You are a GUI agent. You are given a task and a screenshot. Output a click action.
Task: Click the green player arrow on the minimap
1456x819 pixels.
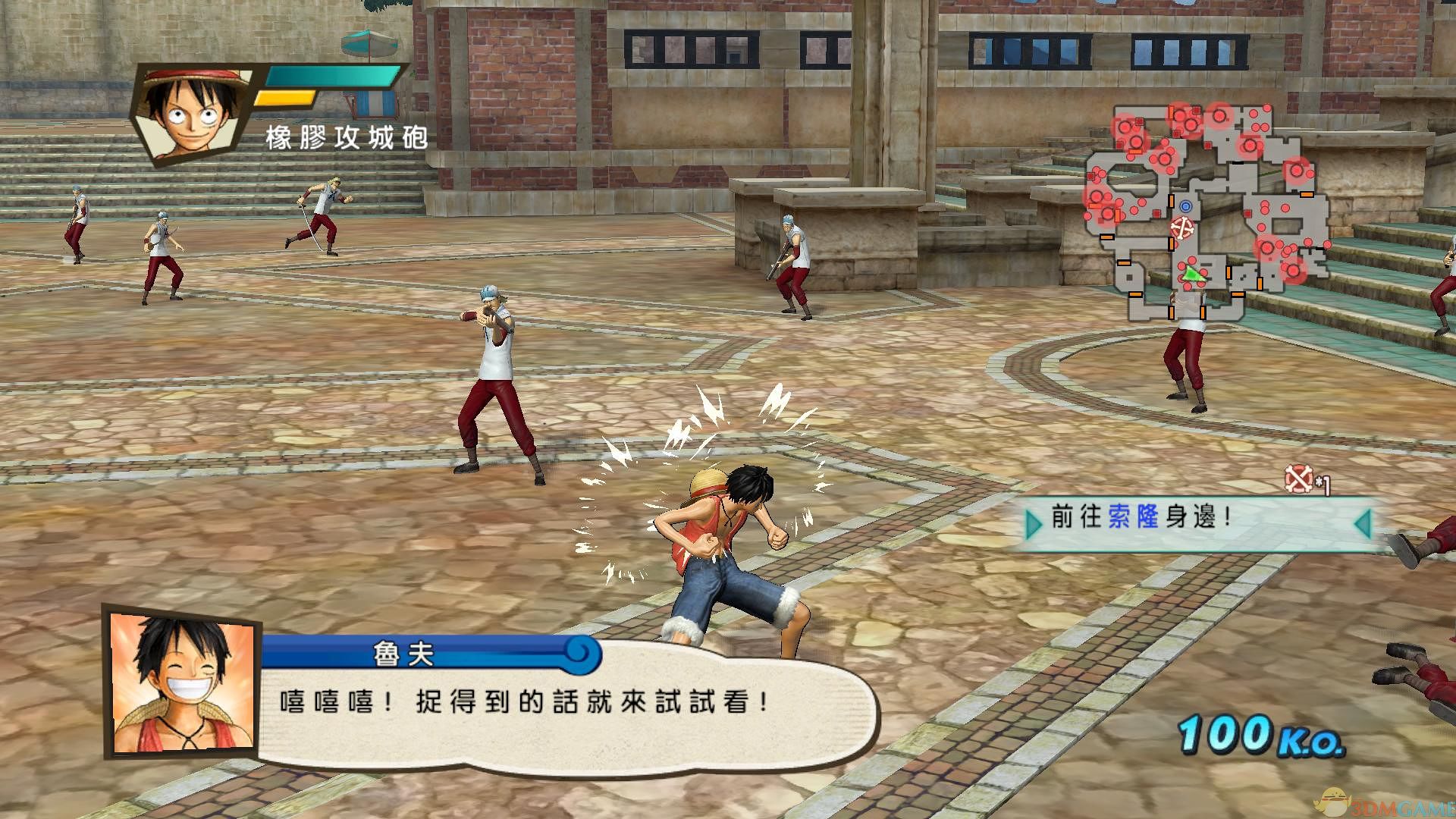pyautogui.click(x=1194, y=274)
